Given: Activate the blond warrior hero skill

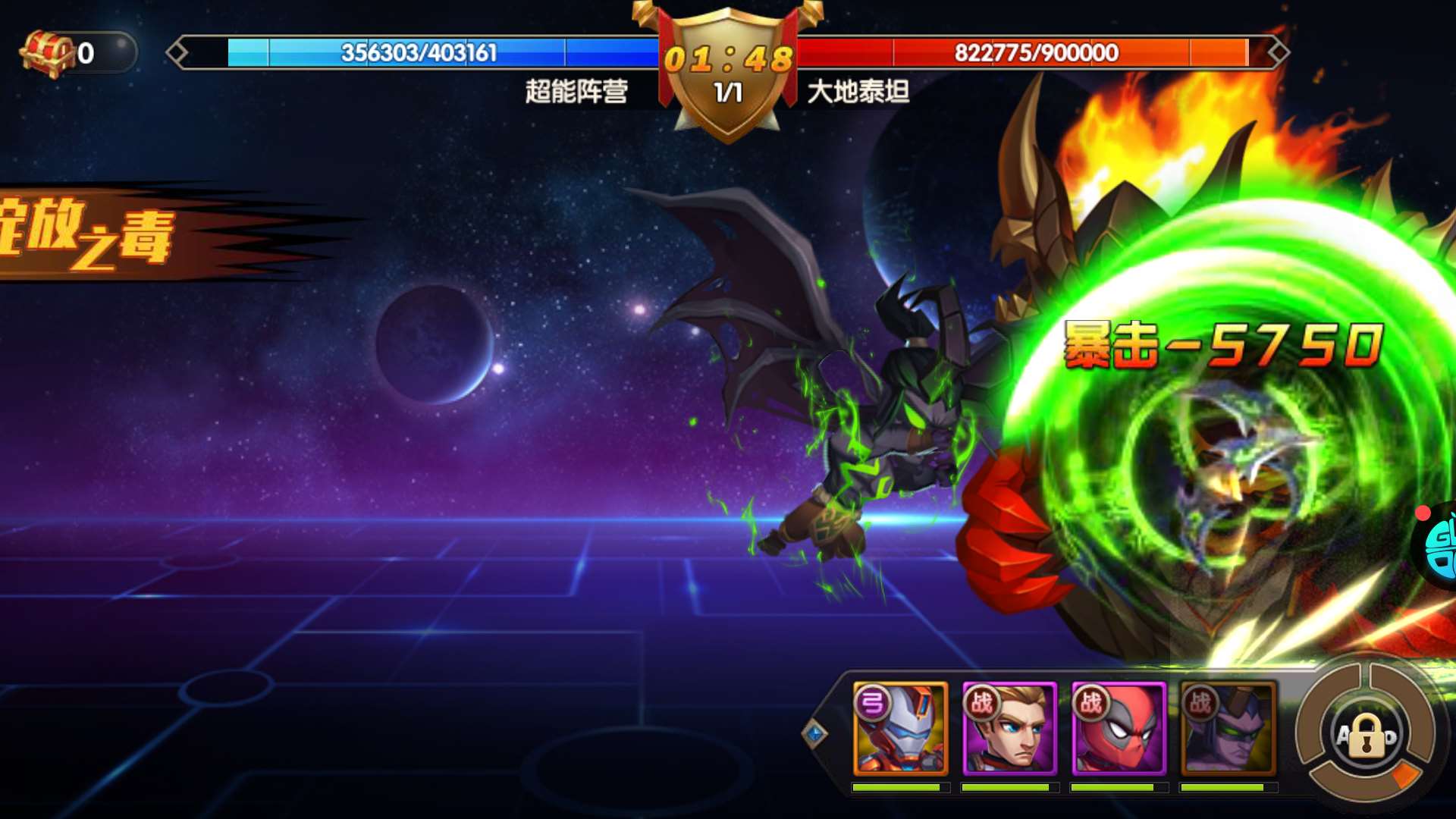Looking at the screenshot, I should pyautogui.click(x=1009, y=727).
